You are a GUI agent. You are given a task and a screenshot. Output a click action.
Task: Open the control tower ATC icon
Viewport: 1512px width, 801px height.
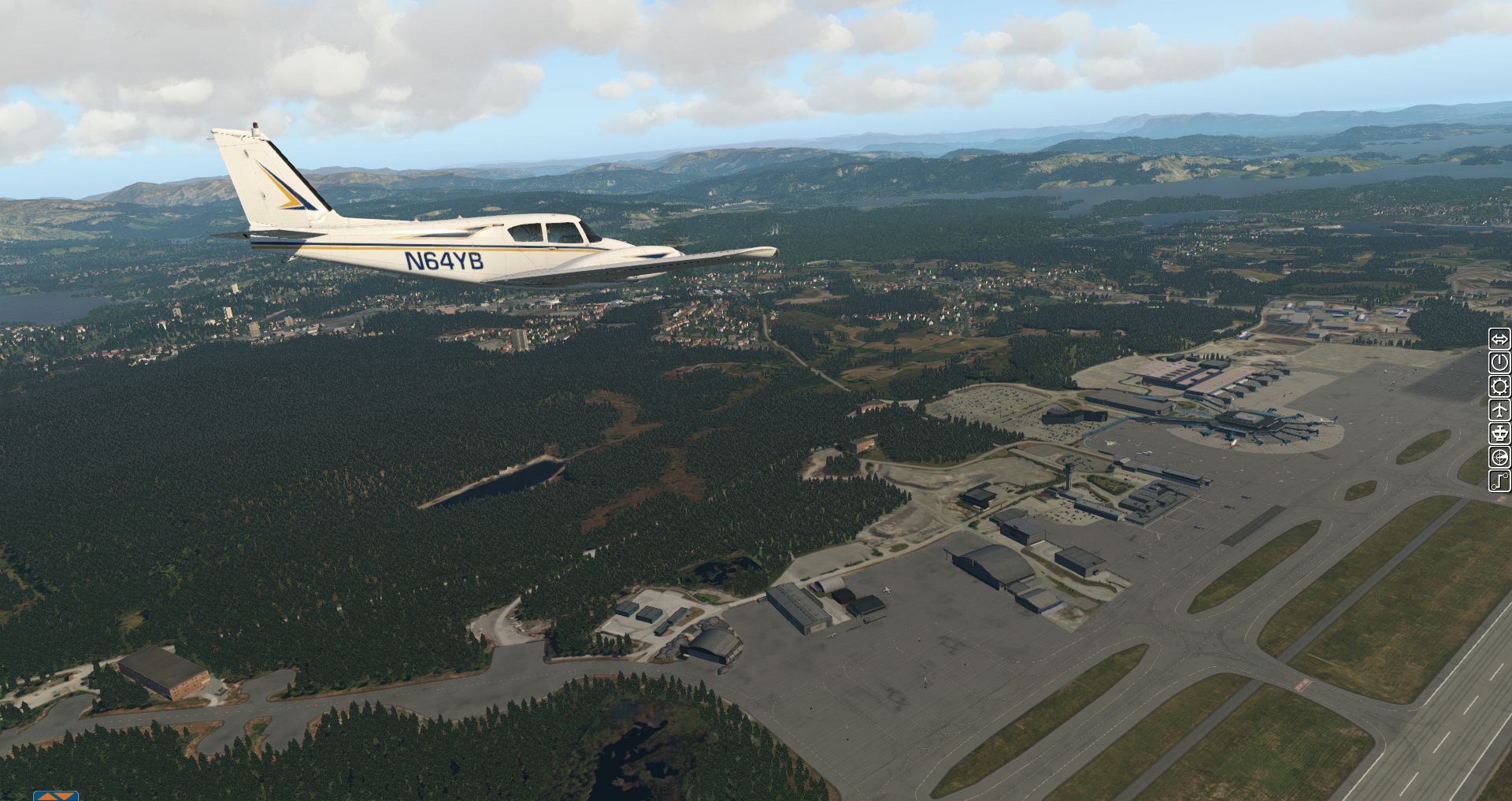[1499, 433]
